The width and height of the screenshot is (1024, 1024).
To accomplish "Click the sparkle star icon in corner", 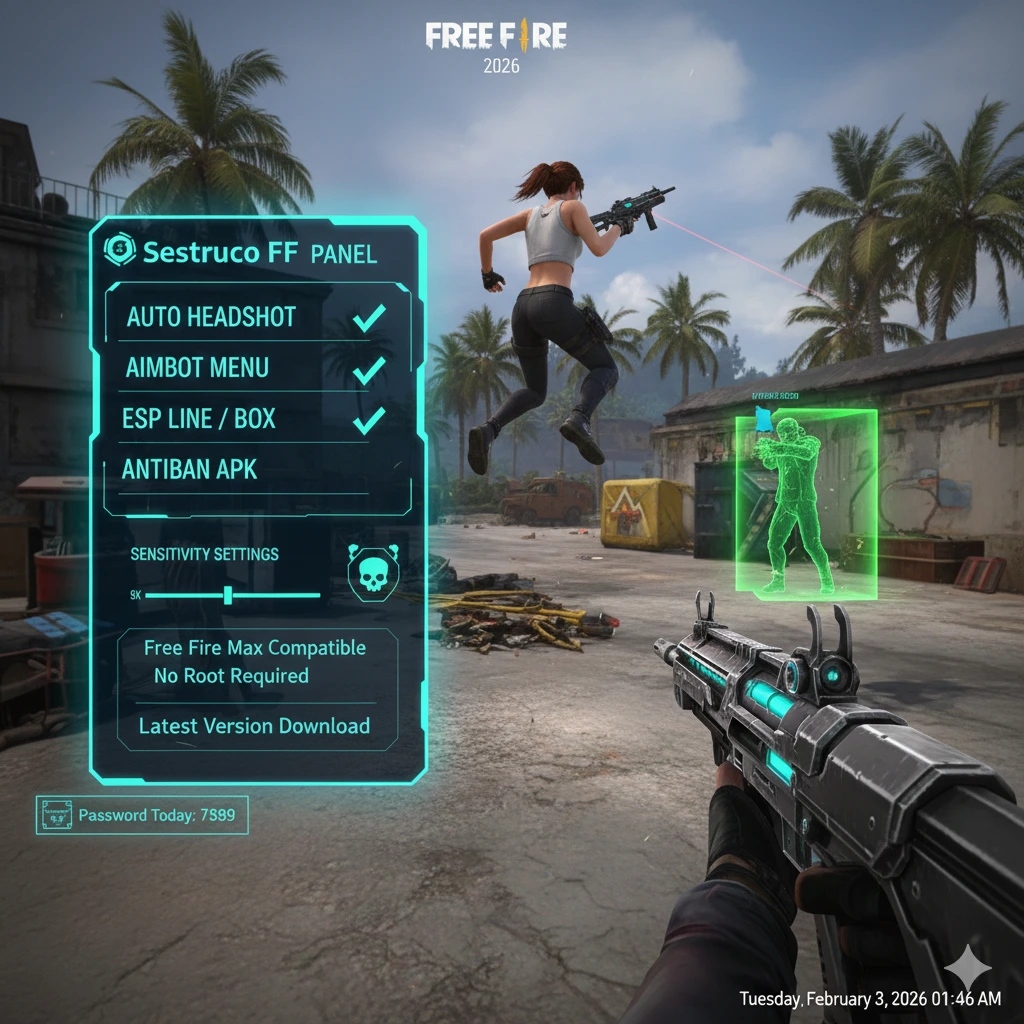I will pyautogui.click(x=966, y=968).
